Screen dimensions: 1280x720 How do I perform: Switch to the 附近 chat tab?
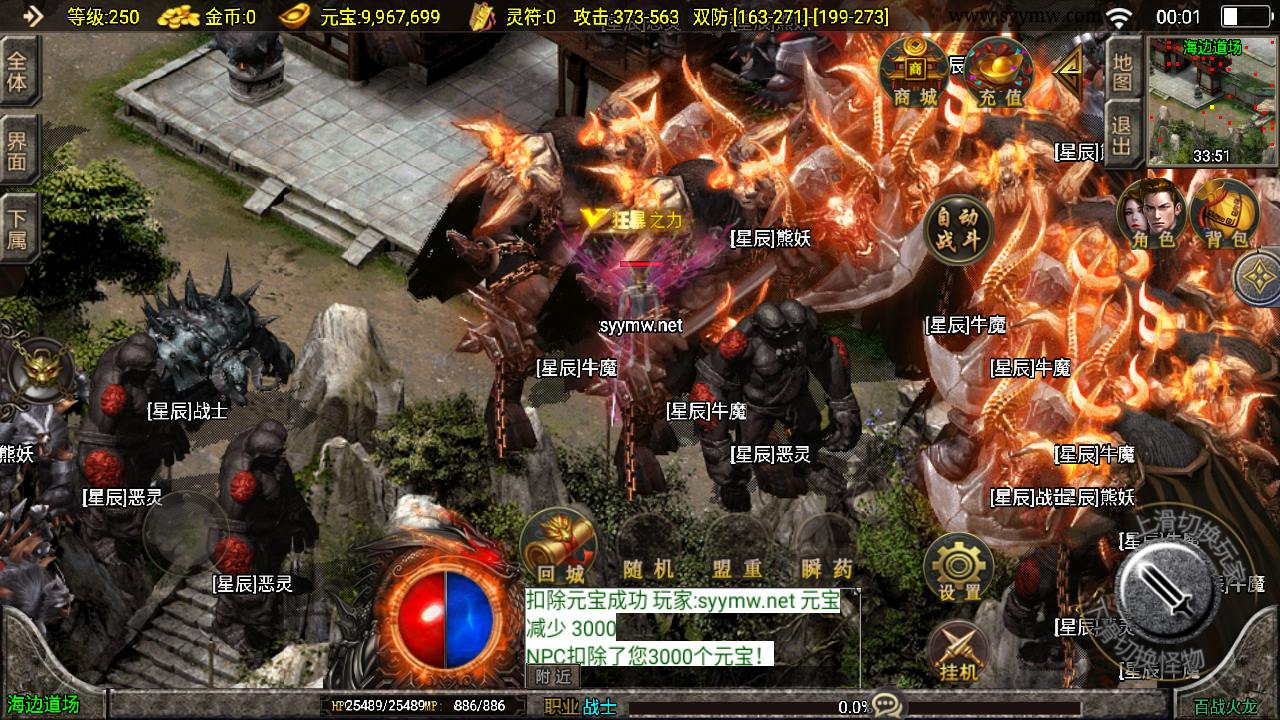click(x=552, y=676)
